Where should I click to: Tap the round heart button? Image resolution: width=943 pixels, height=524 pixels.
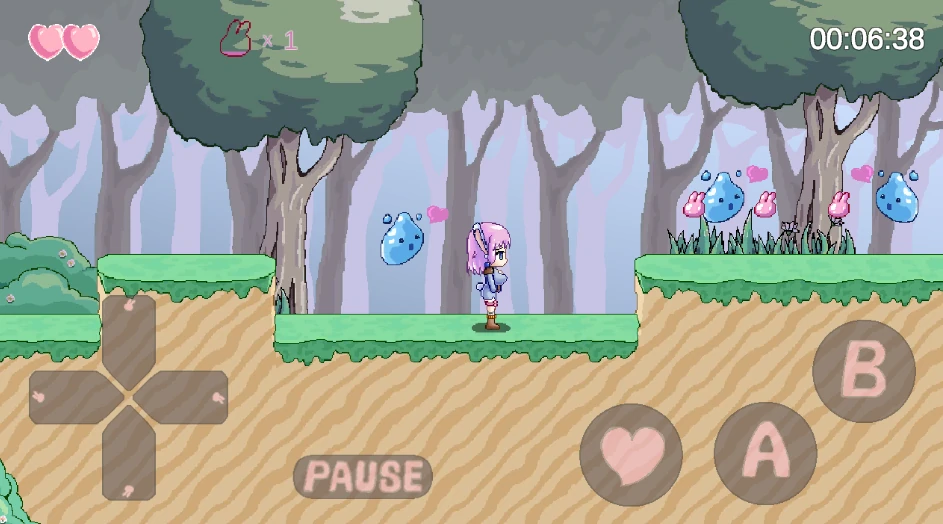point(631,452)
